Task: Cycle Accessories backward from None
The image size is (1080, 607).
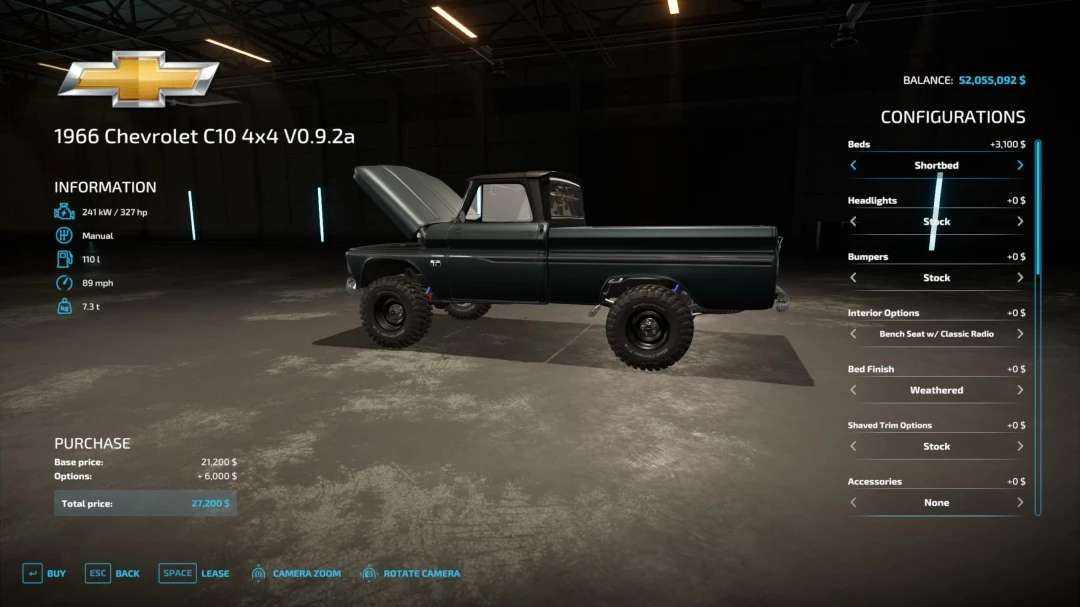Action: tap(853, 502)
